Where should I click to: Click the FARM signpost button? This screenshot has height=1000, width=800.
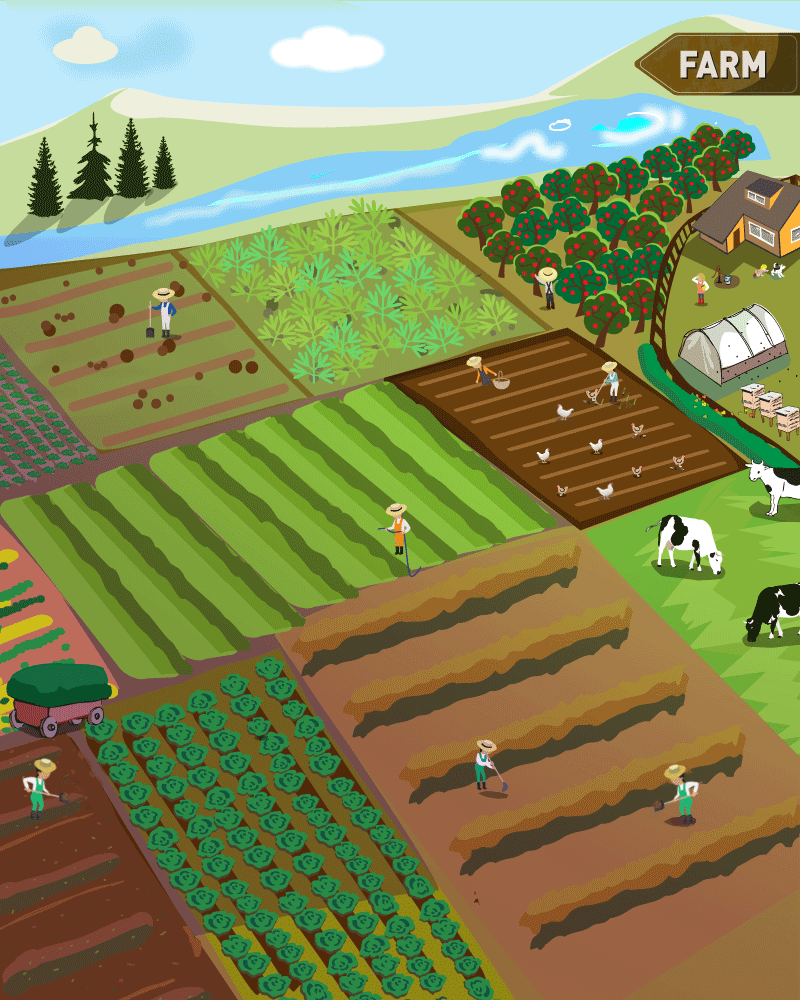pos(721,65)
